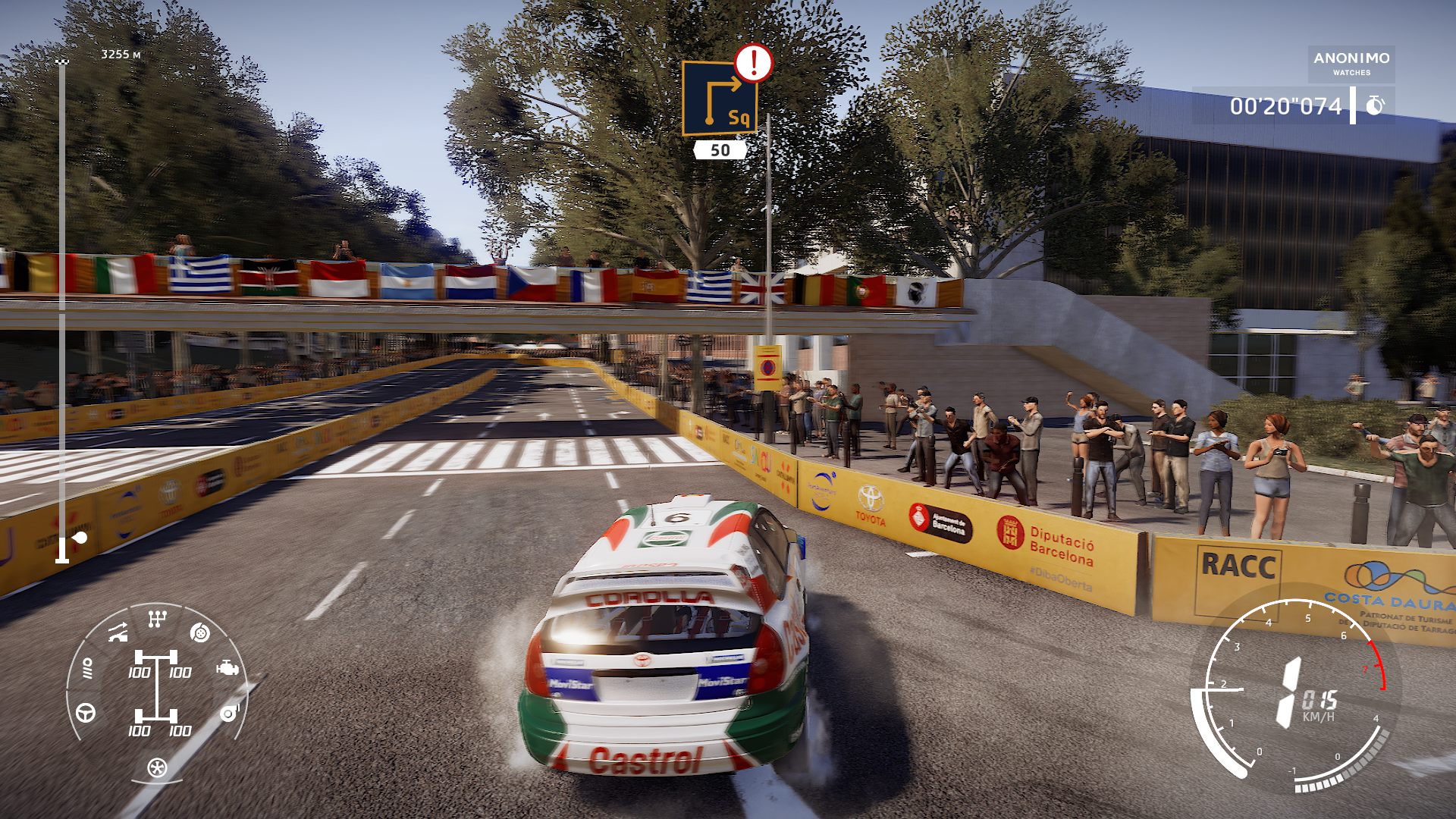Click the stopwatch icon beside the timer
Image resolution: width=1456 pixels, height=819 pixels.
[x=1375, y=105]
